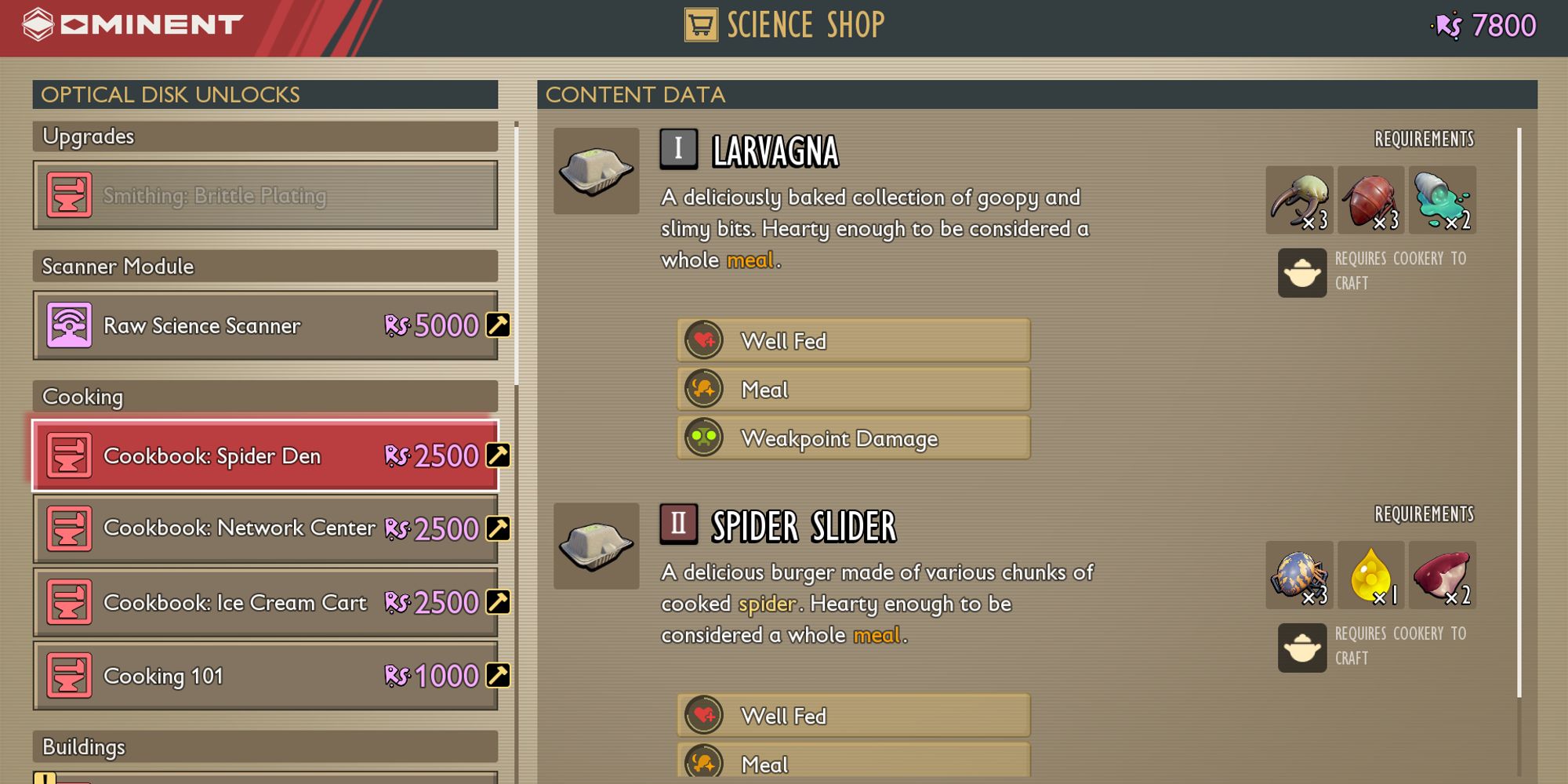1568x784 pixels.
Task: Click the yellow droplet ingredient icon
Action: click(1370, 575)
